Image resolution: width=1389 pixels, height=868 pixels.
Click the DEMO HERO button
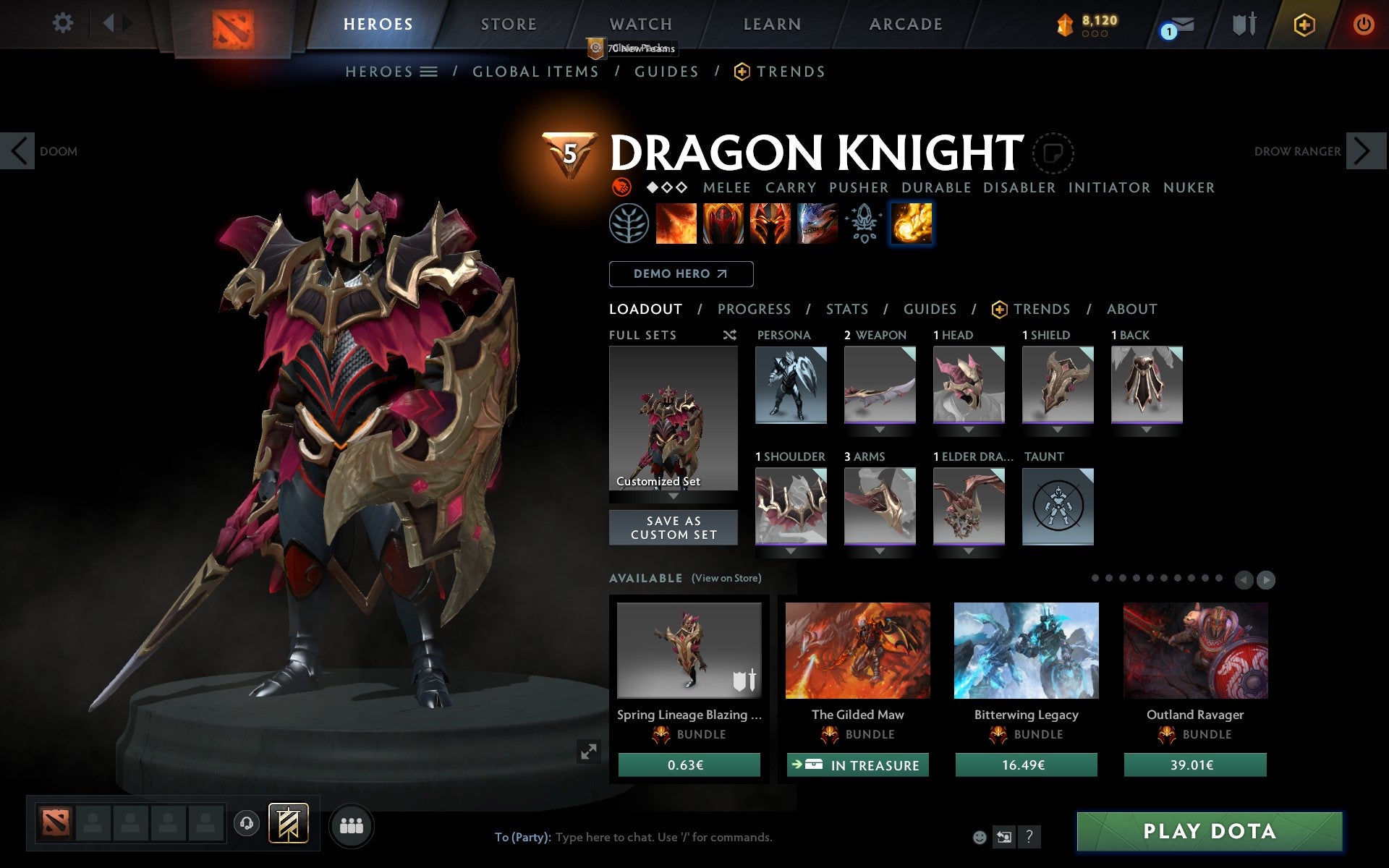pyautogui.click(x=680, y=274)
